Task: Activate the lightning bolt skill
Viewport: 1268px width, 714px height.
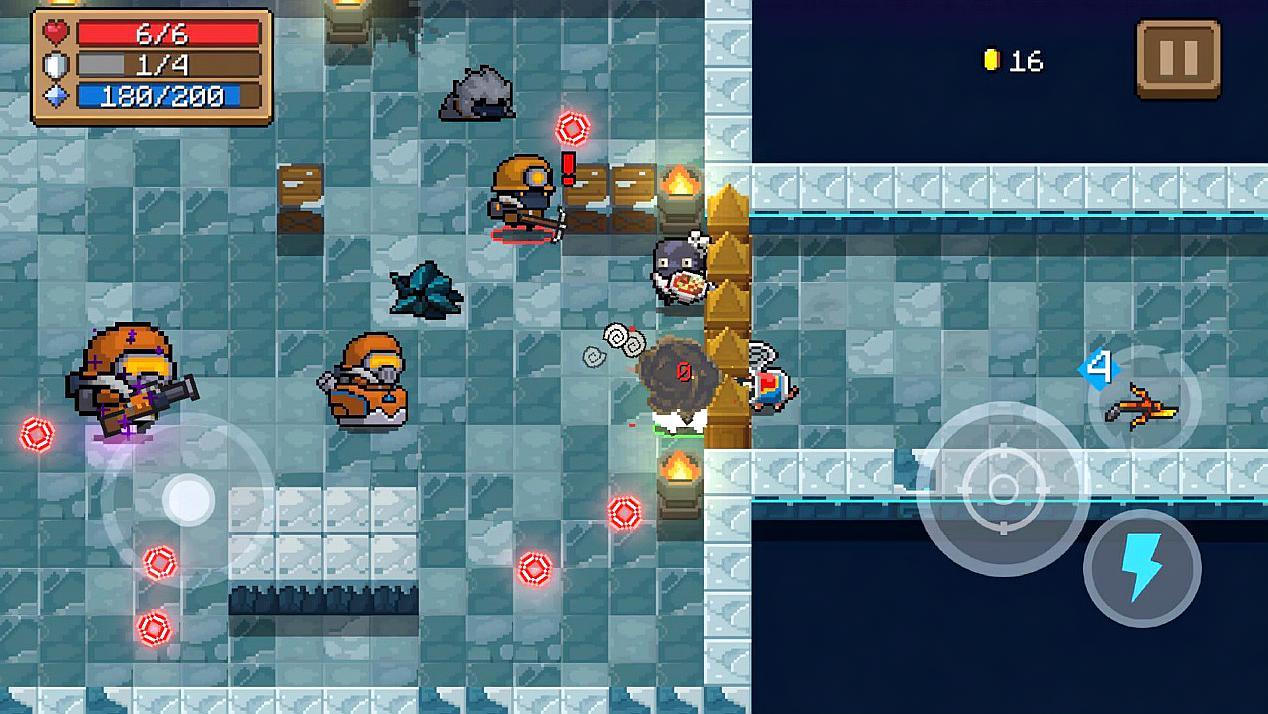Action: 1141,567
